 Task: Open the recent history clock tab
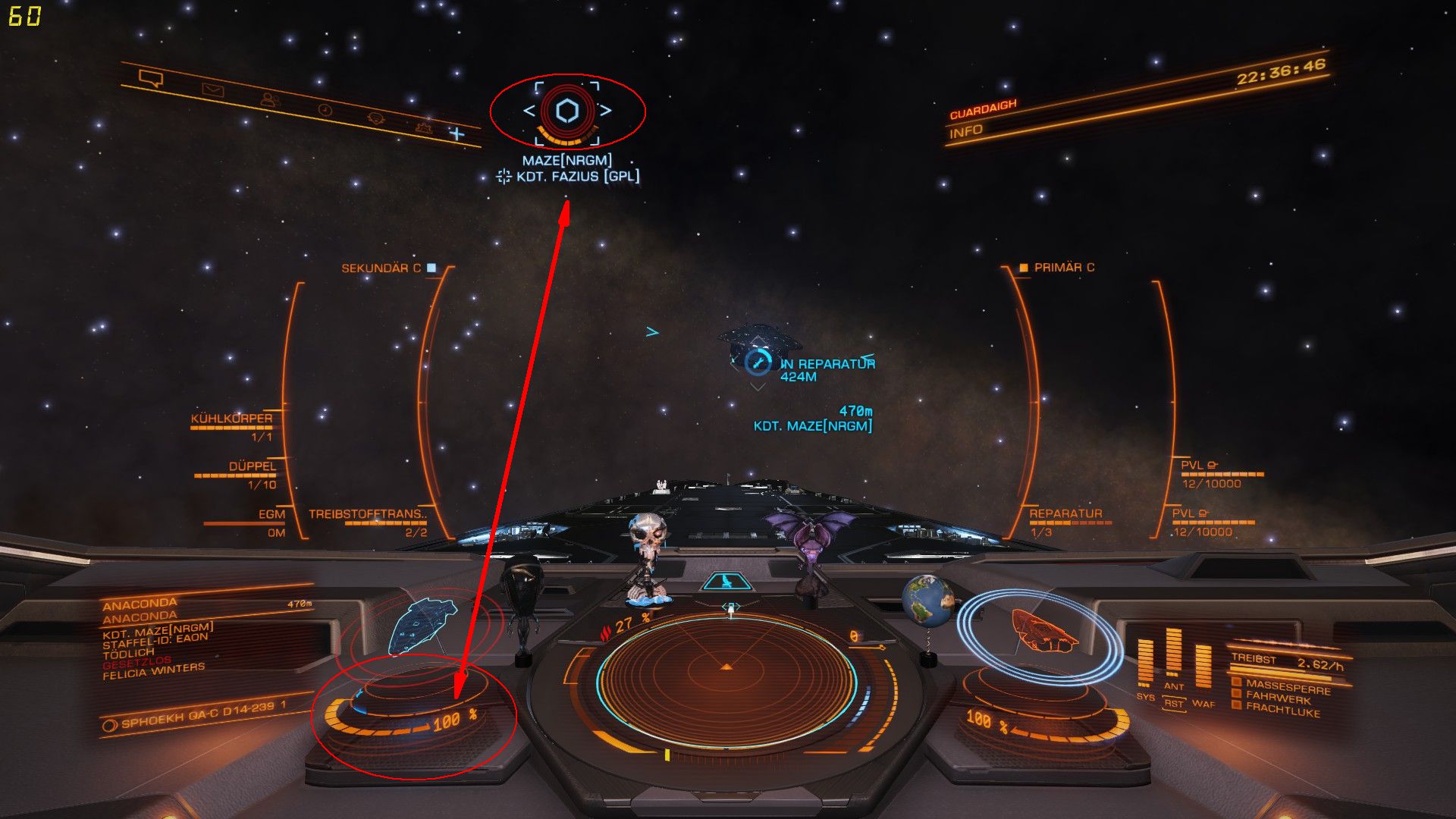[x=325, y=110]
